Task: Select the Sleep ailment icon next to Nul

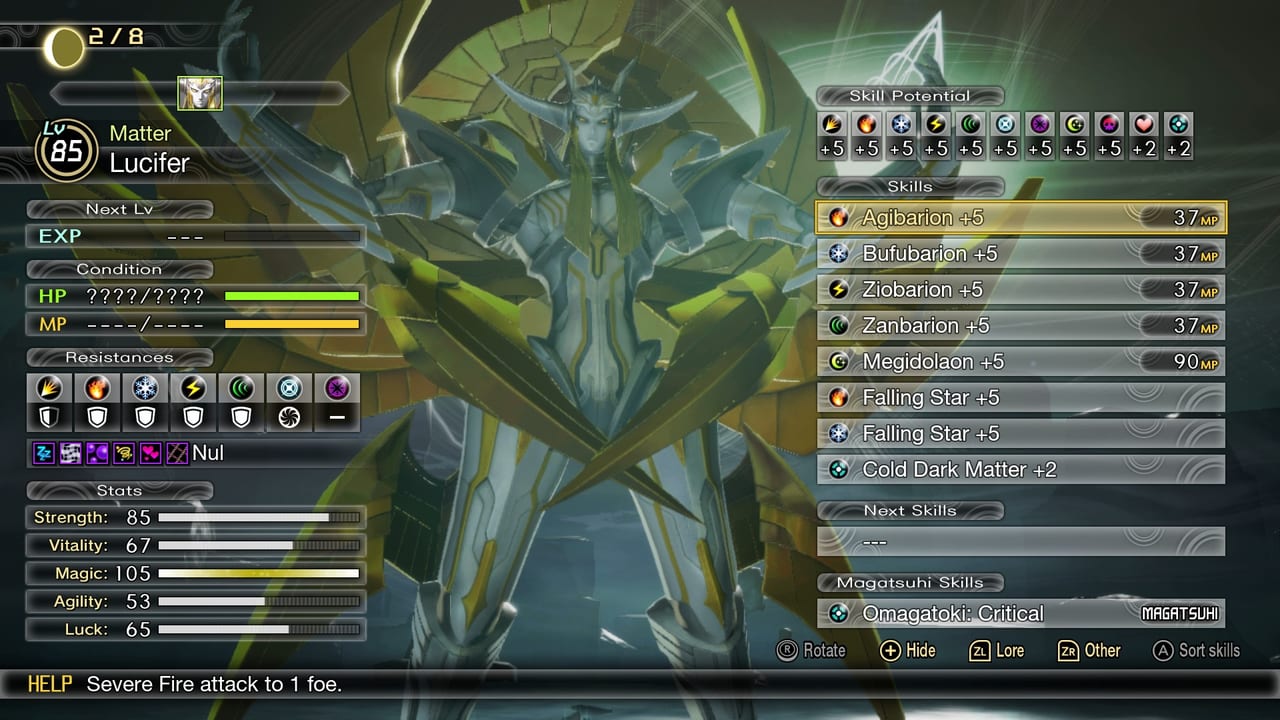Action: (44, 452)
